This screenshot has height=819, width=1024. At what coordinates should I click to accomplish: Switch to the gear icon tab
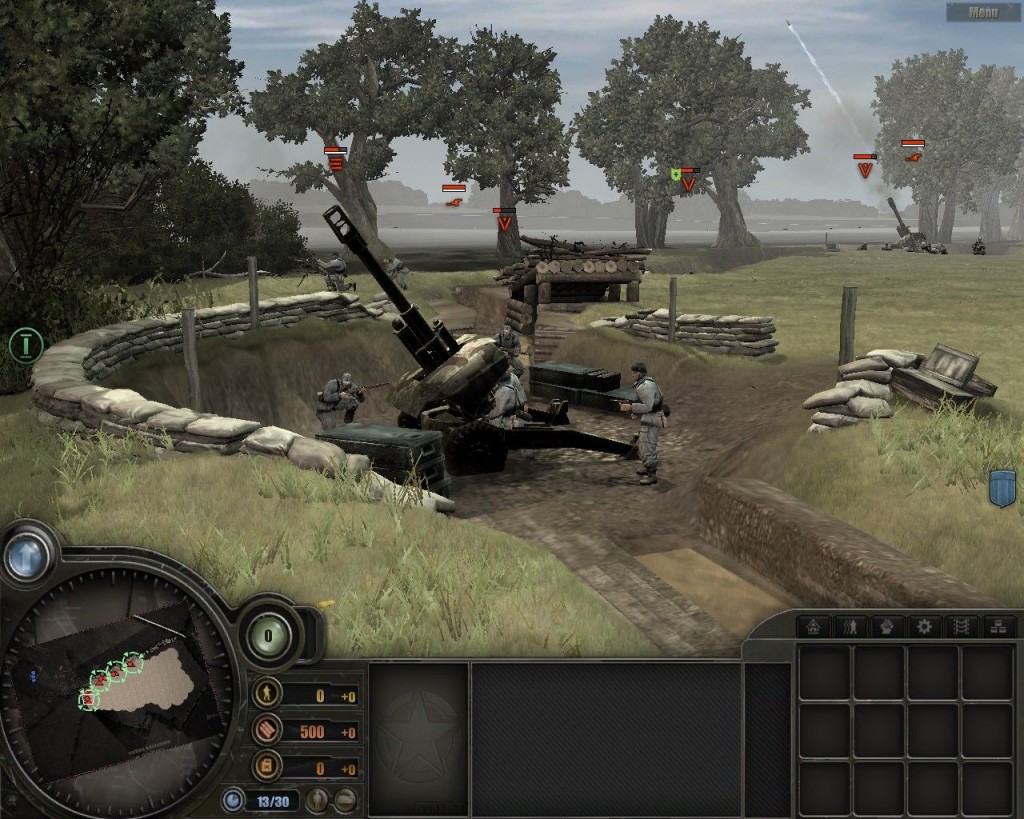pyautogui.click(x=923, y=627)
